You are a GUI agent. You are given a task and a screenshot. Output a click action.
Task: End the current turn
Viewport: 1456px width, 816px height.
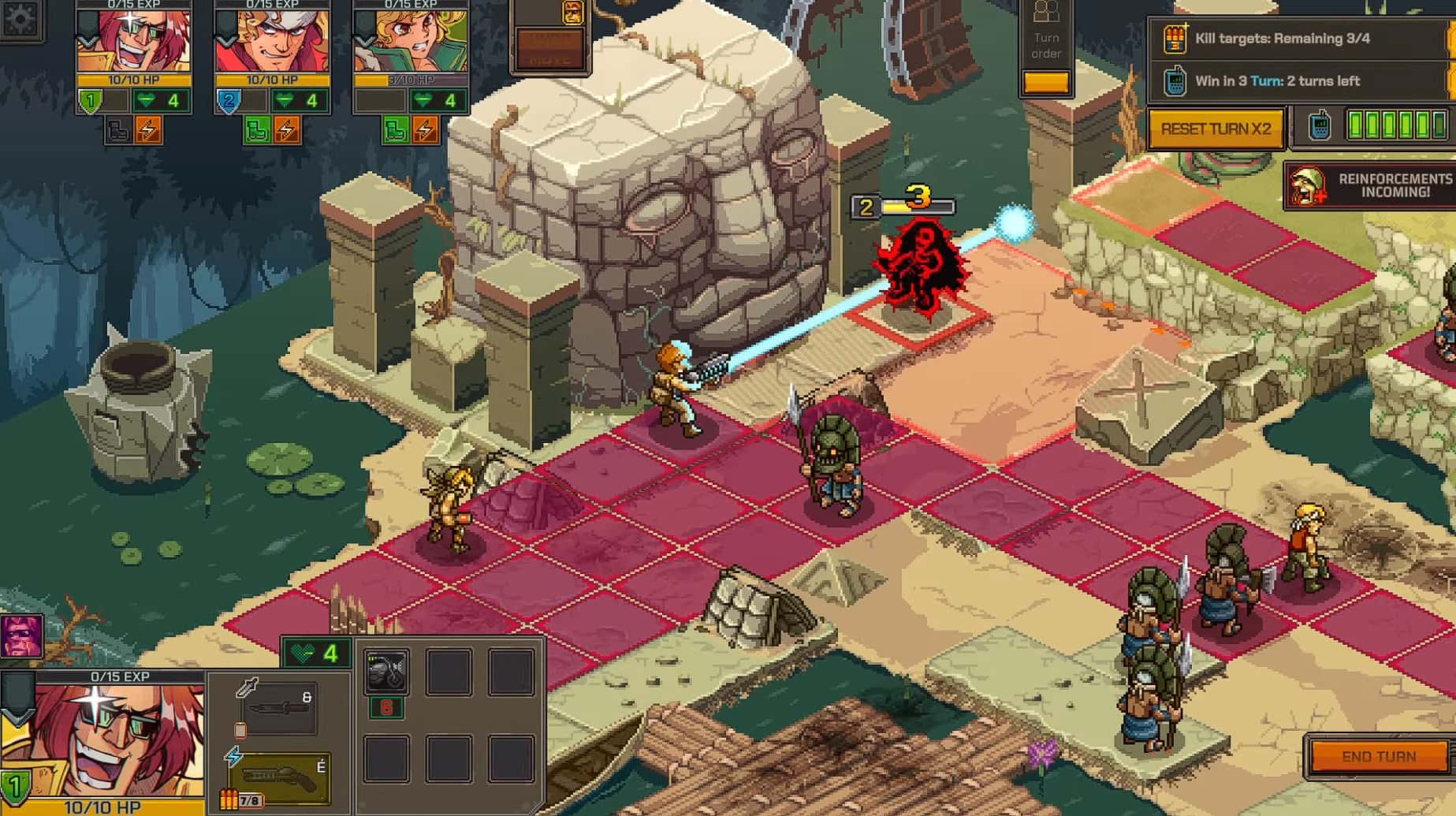[1378, 756]
